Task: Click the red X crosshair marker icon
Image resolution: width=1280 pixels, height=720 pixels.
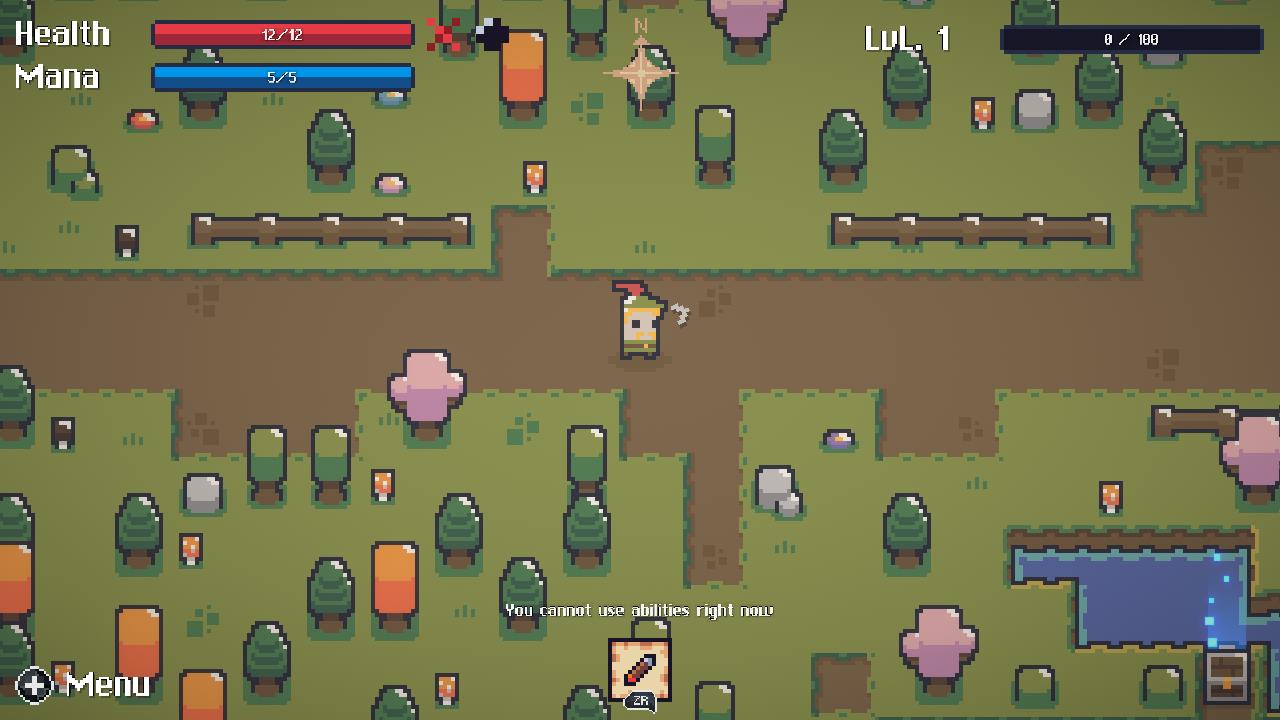Action: point(444,34)
